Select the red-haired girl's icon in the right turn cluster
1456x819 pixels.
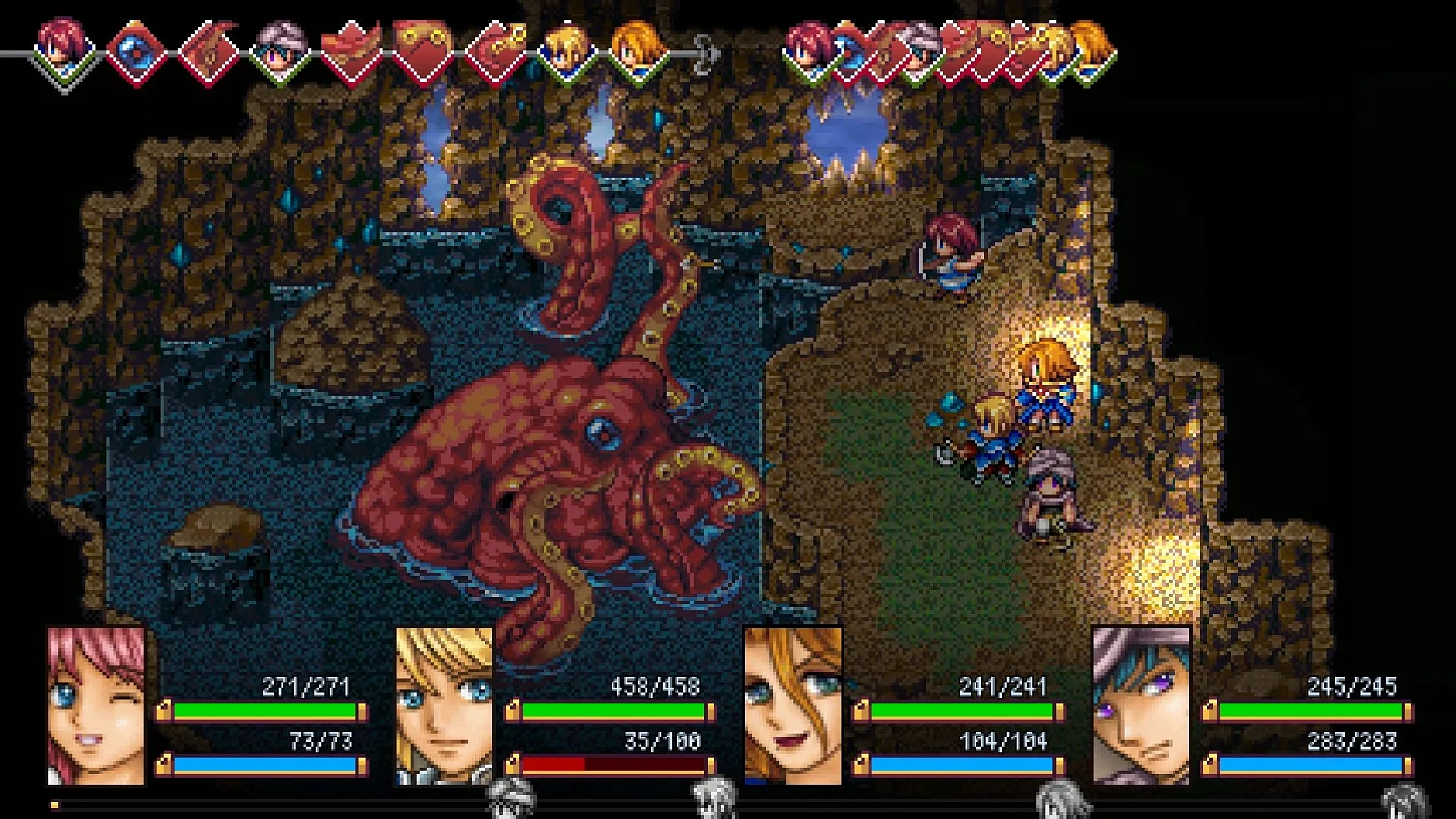[x=809, y=49]
